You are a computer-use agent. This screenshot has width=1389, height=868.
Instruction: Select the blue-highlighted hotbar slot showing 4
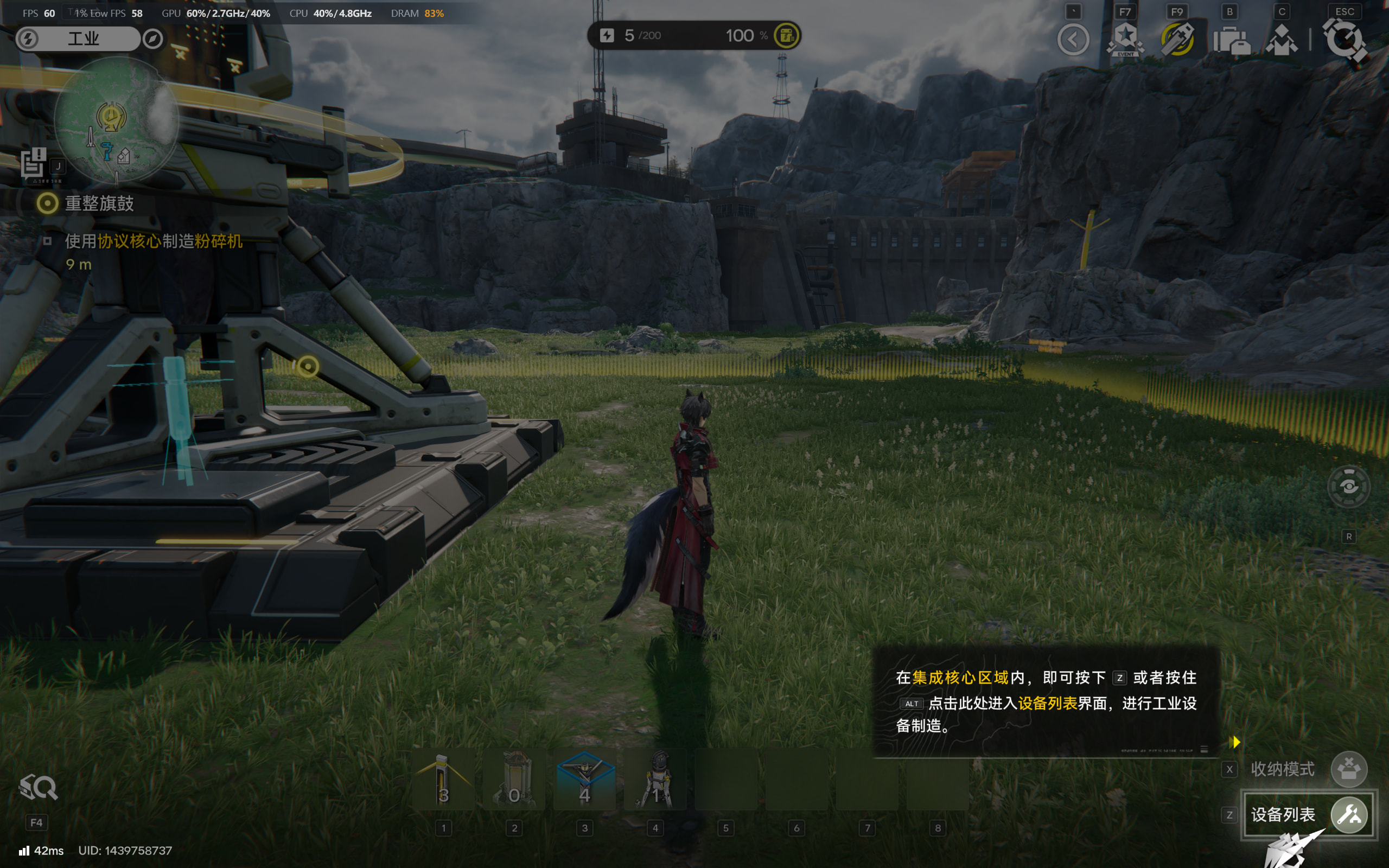pyautogui.click(x=584, y=779)
